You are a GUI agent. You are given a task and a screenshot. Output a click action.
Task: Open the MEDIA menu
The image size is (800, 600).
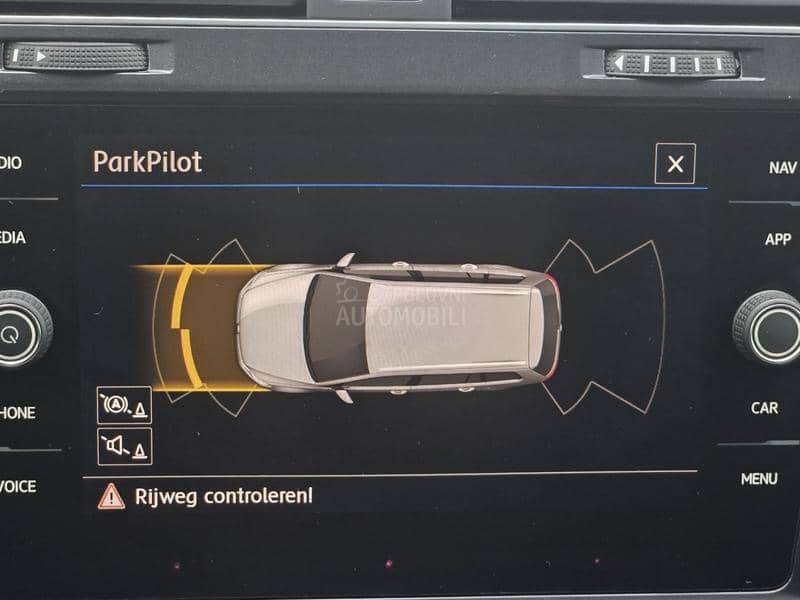click(x=13, y=238)
